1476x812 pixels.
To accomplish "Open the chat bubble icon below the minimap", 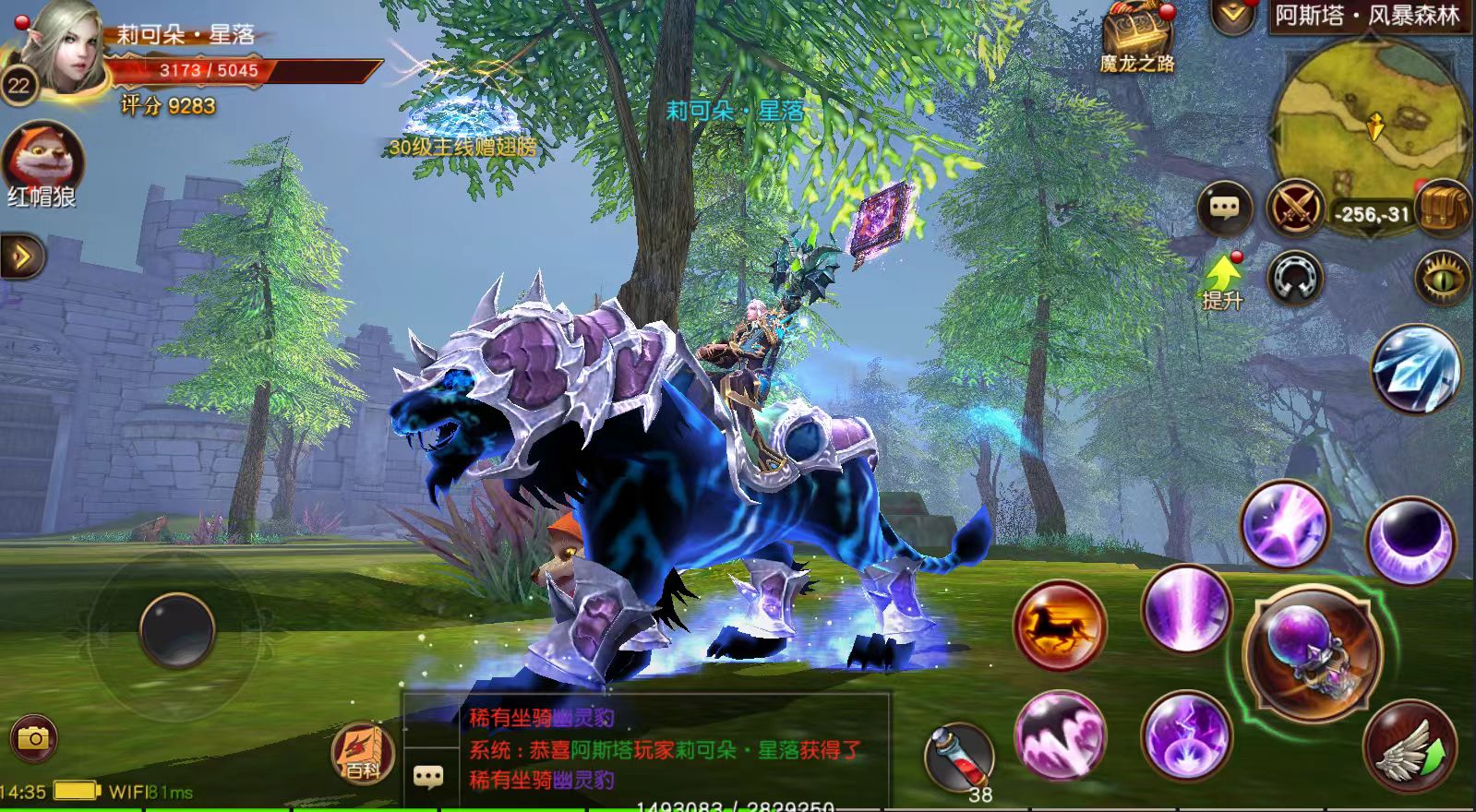I will pos(1223,209).
